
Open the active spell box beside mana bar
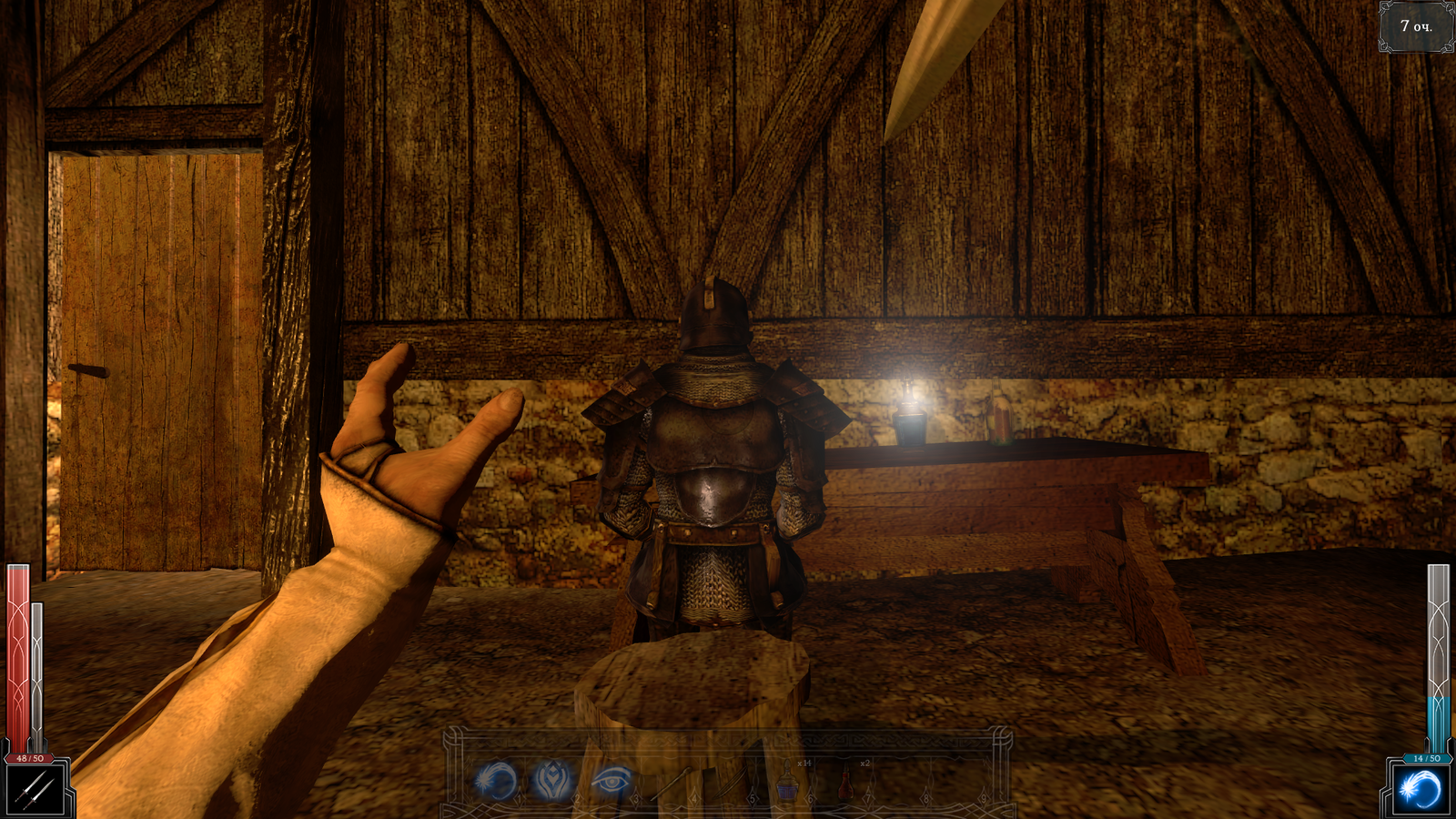[1420, 789]
